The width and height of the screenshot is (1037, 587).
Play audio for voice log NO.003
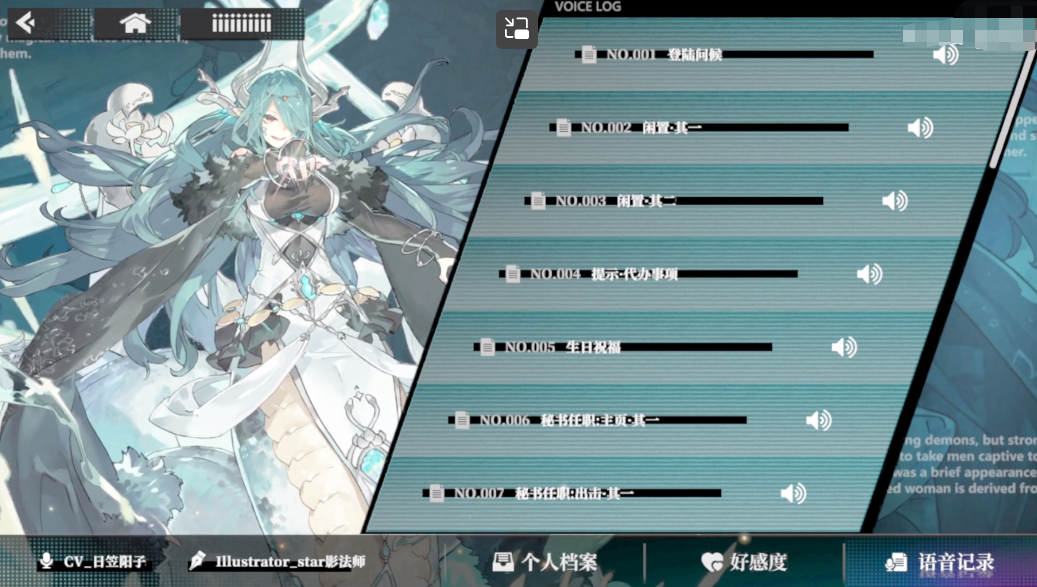[894, 201]
